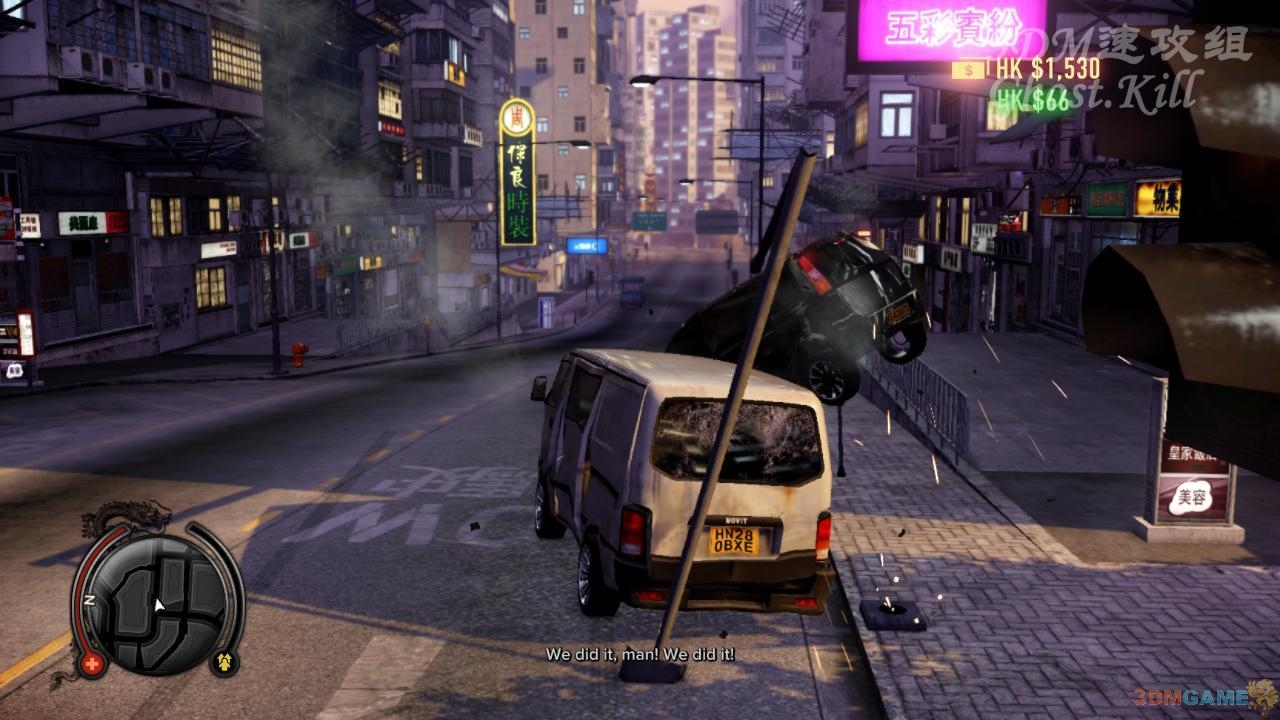This screenshot has width=1280, height=720.
Task: Select the yellow Face meter icon
Action: tap(224, 662)
